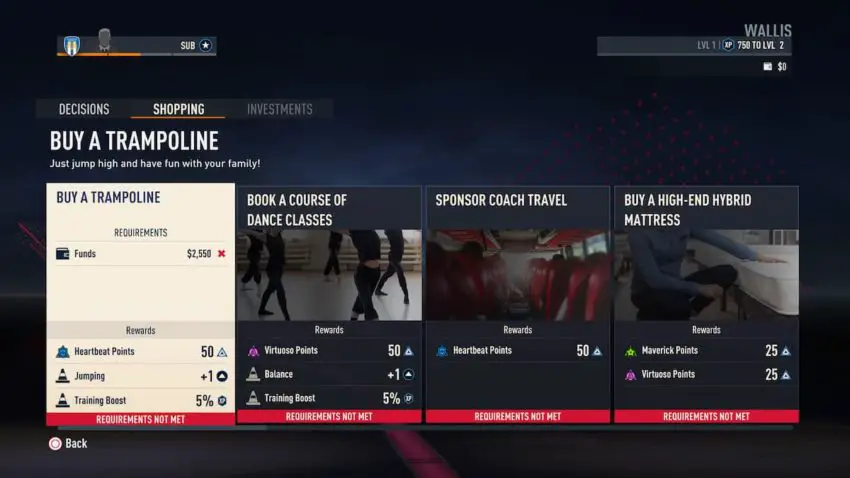Switch to the Investments tab
Screen dimensions: 850x478
pos(279,109)
